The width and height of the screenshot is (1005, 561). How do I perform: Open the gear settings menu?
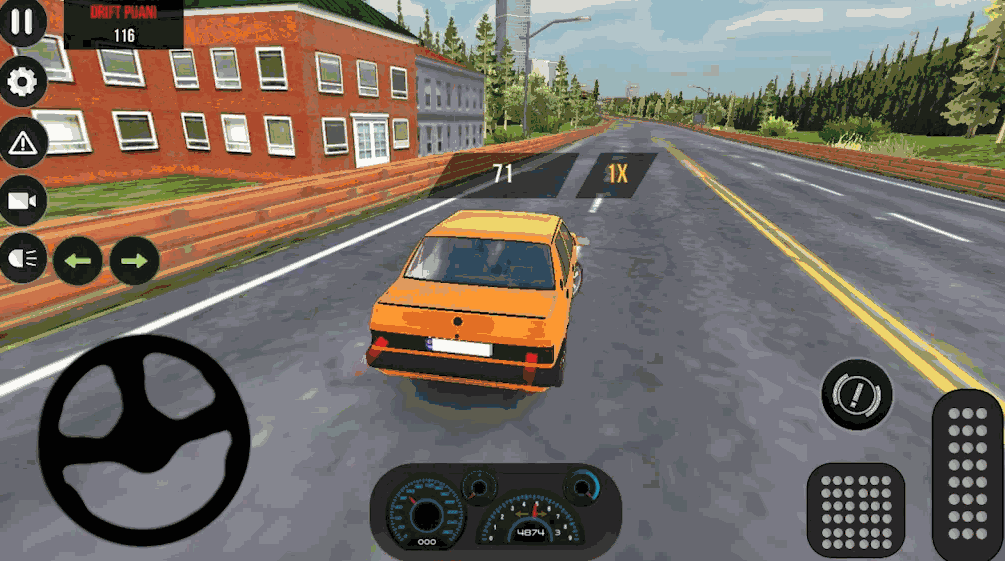[22, 81]
